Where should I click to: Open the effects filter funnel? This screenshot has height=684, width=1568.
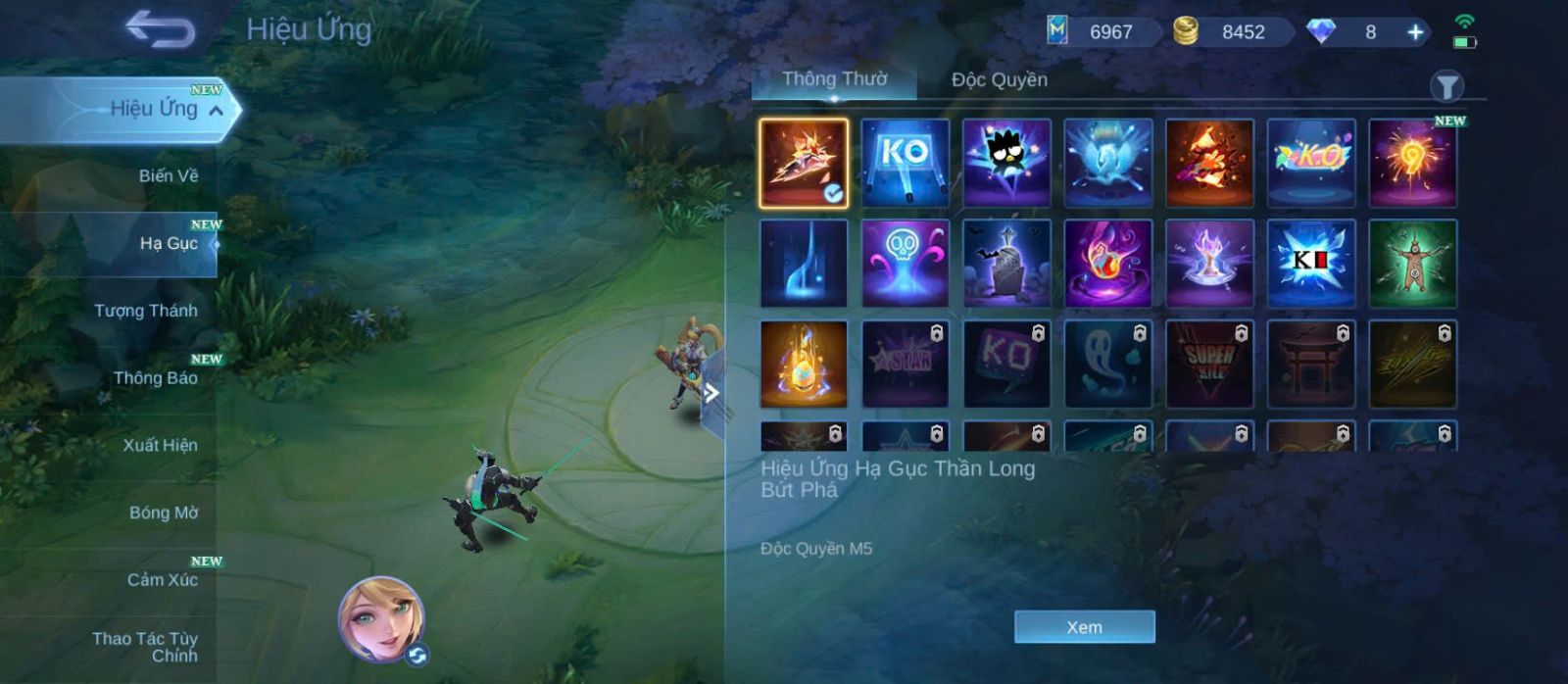pos(1446,87)
